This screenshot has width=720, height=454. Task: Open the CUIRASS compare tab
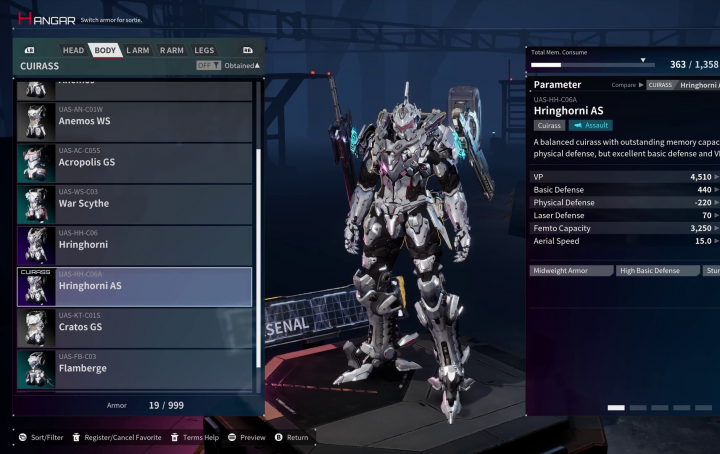(x=661, y=85)
